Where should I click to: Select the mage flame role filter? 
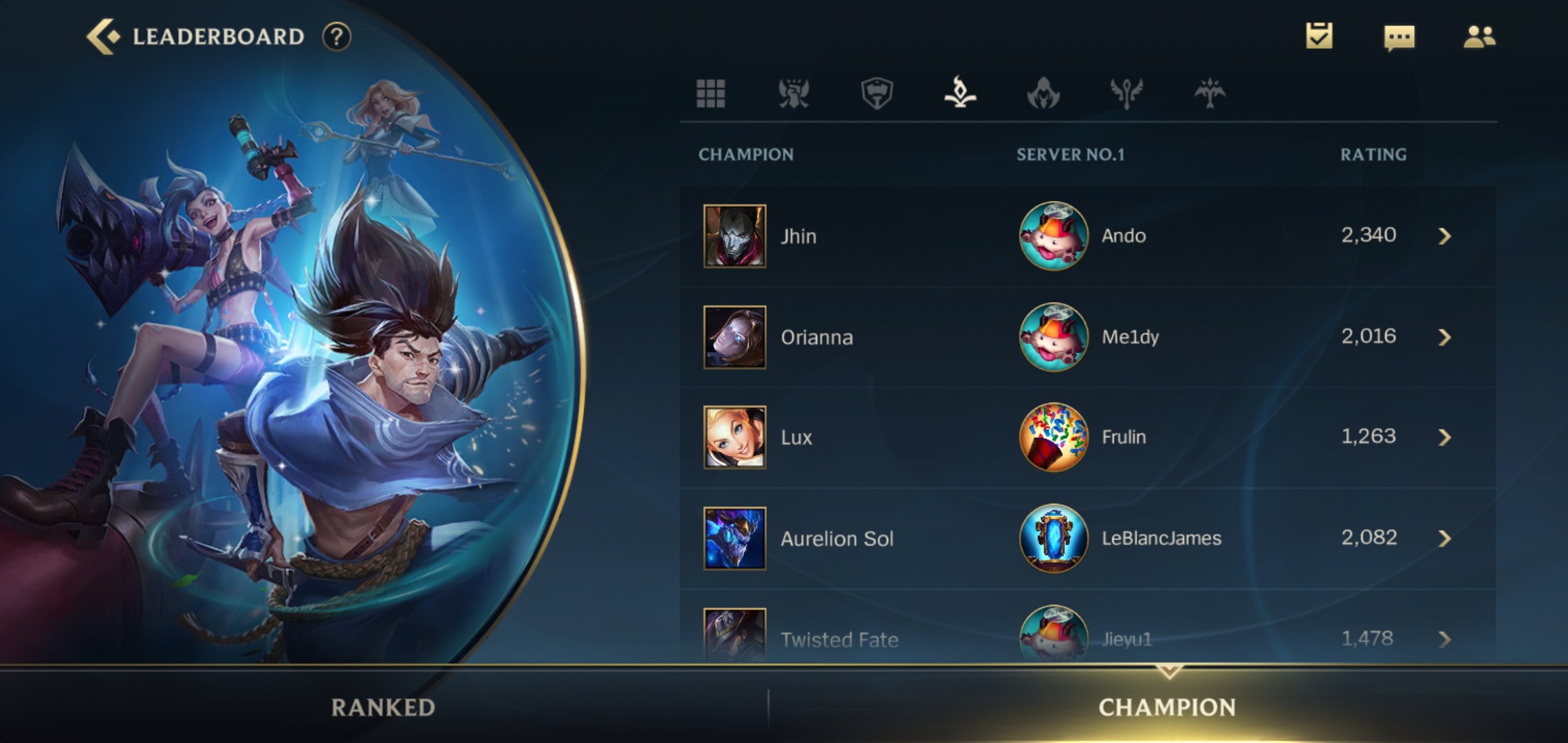point(960,94)
